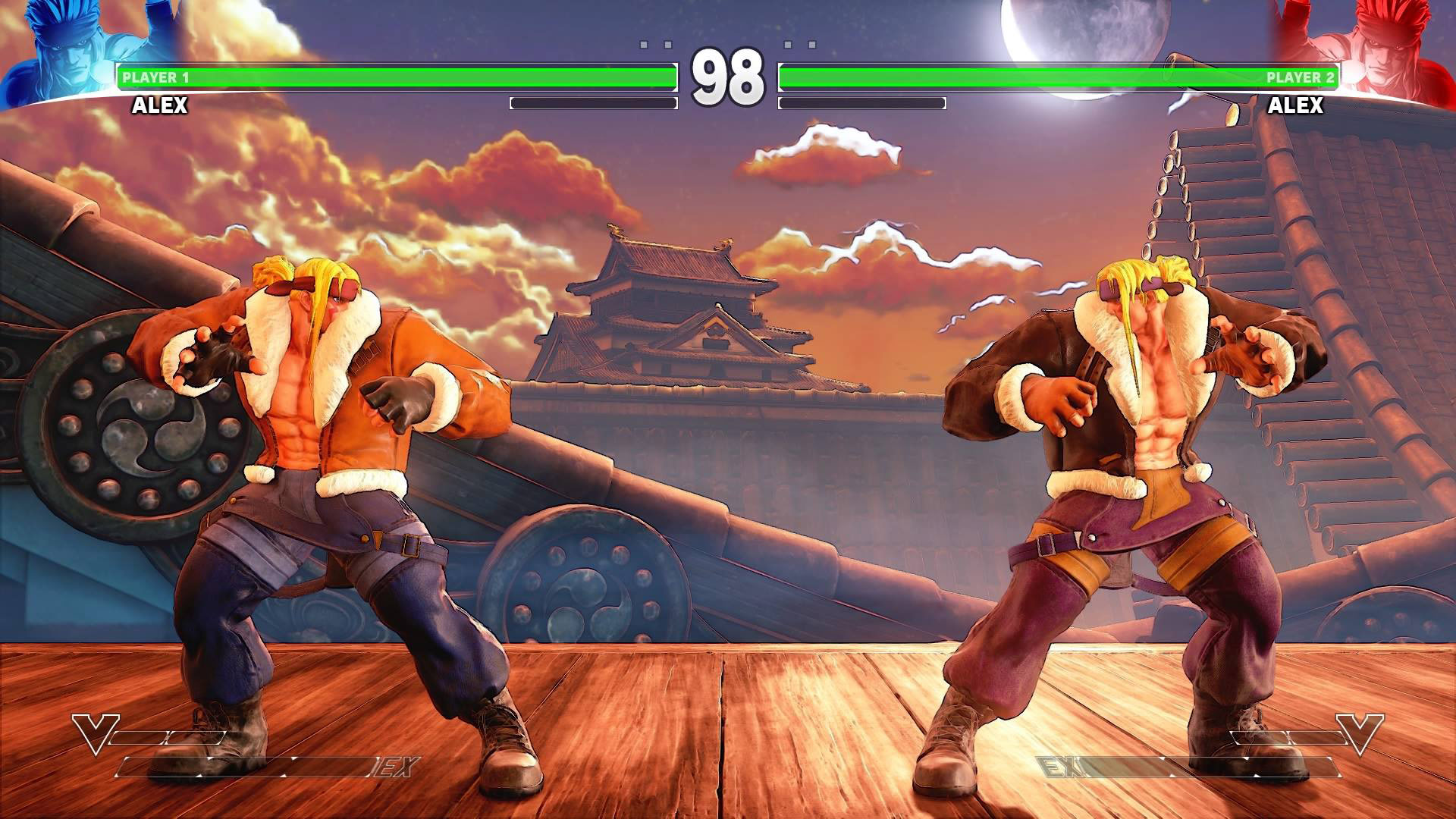This screenshot has width=1456, height=819.
Task: Click the ALEX name under Player 2's health bar
Action: tap(1297, 105)
